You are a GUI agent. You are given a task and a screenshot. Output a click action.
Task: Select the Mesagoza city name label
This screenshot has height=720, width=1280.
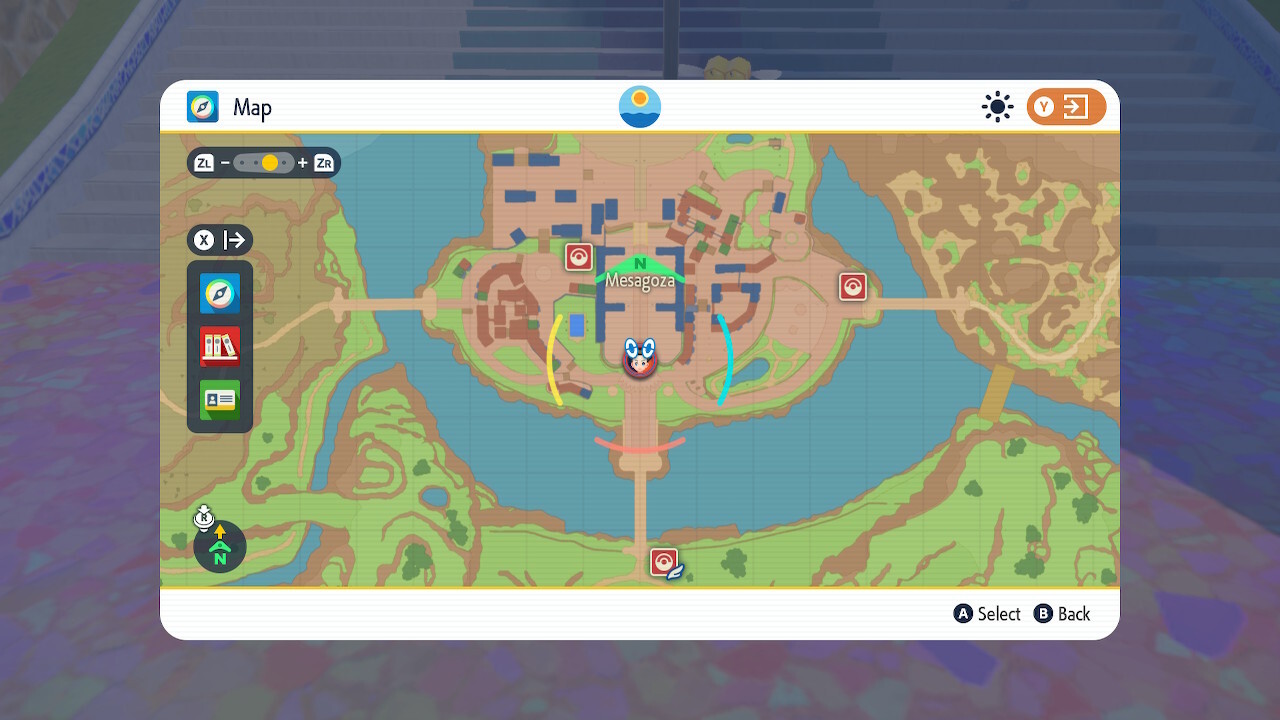[640, 281]
